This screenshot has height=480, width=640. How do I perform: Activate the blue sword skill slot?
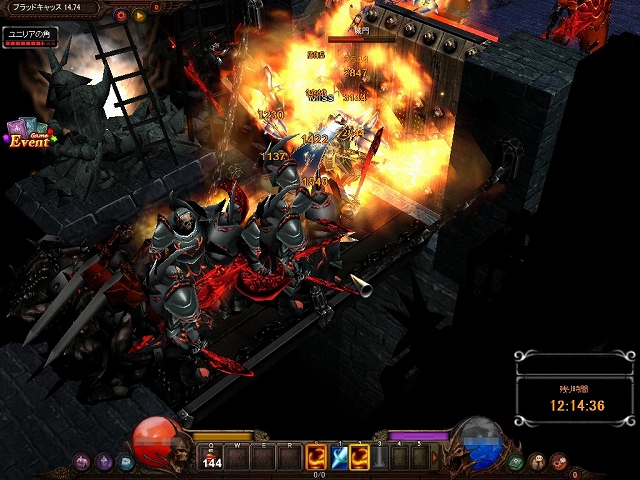pos(339,457)
